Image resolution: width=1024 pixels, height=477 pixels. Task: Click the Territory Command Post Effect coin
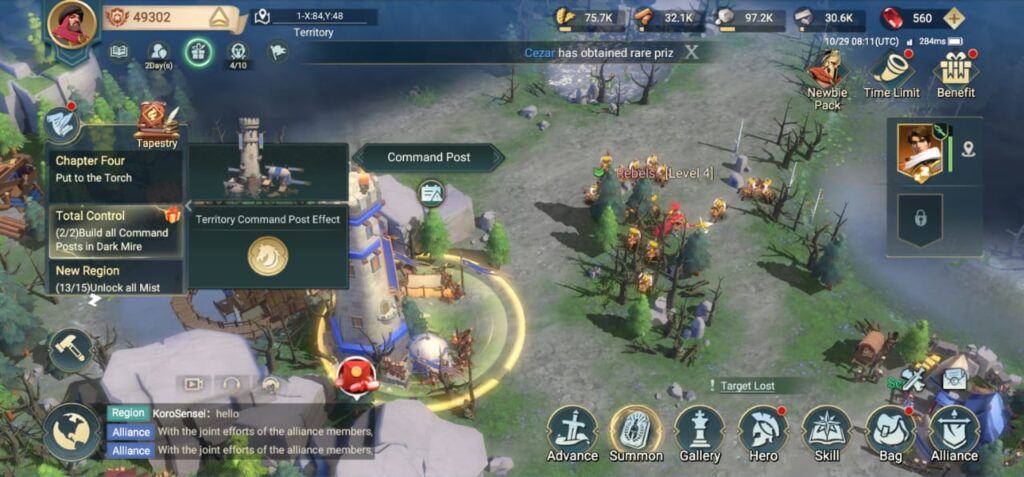point(267,256)
